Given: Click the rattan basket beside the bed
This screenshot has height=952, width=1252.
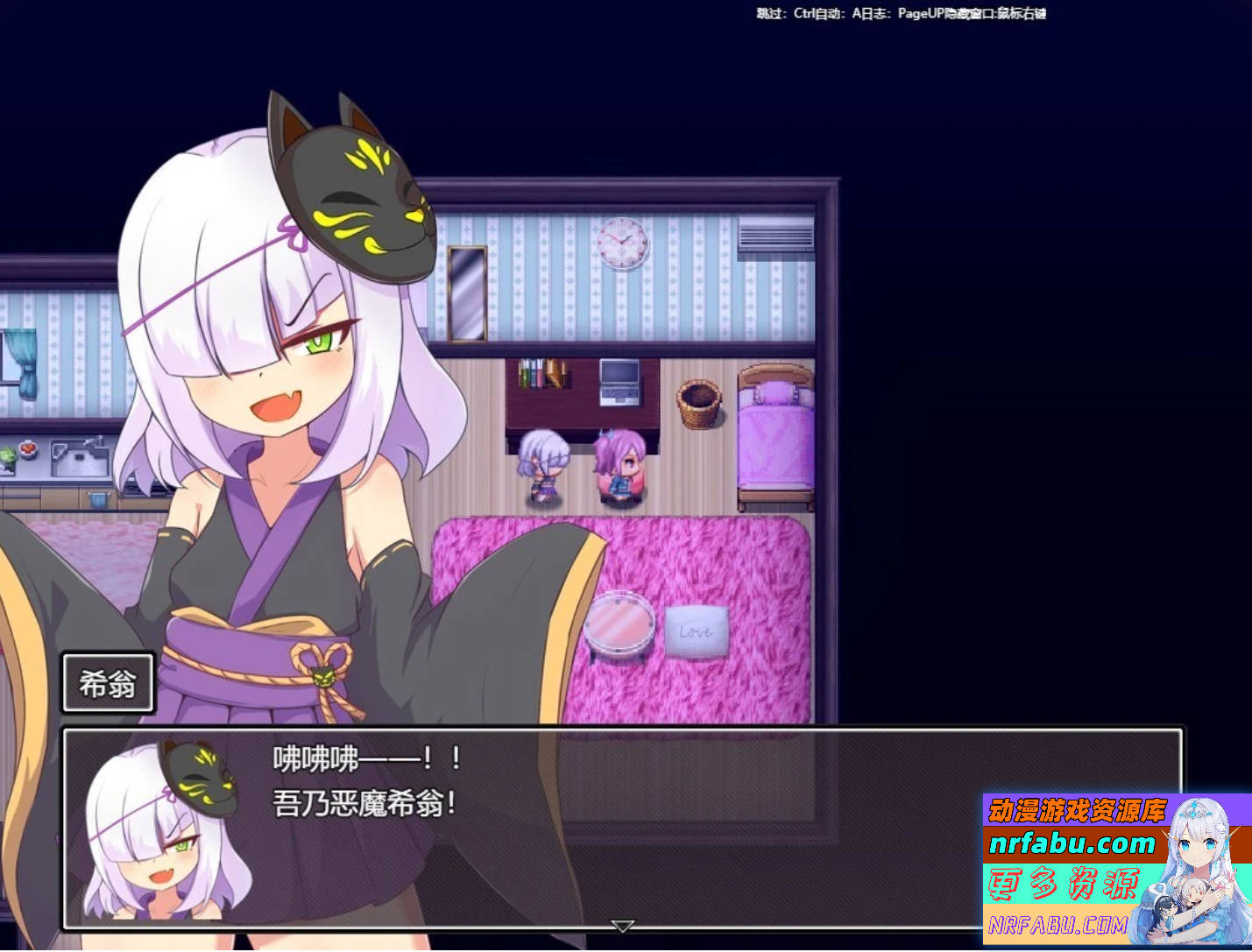Looking at the screenshot, I should [699, 405].
